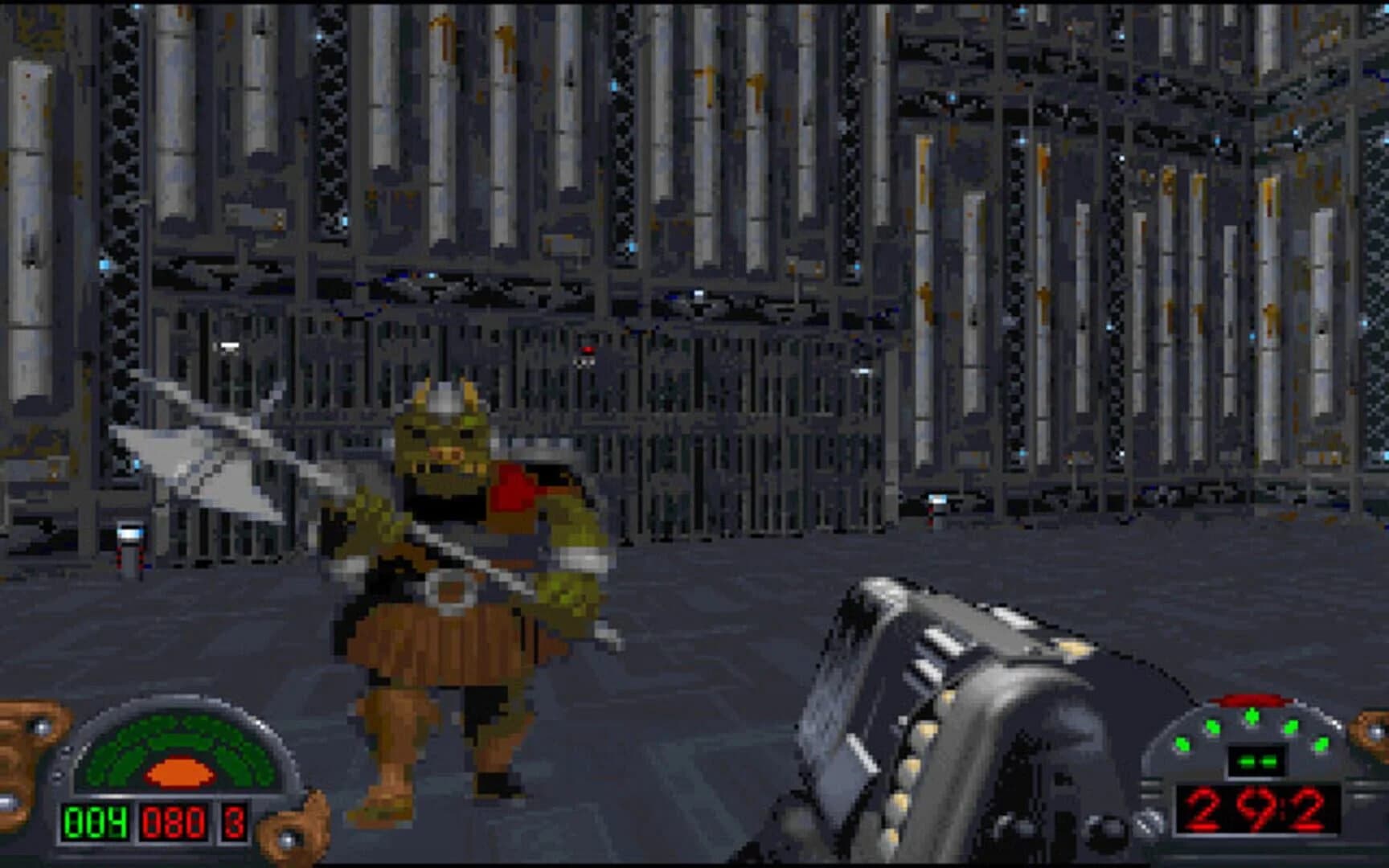Click the green power cell indicator bar

point(1256,762)
